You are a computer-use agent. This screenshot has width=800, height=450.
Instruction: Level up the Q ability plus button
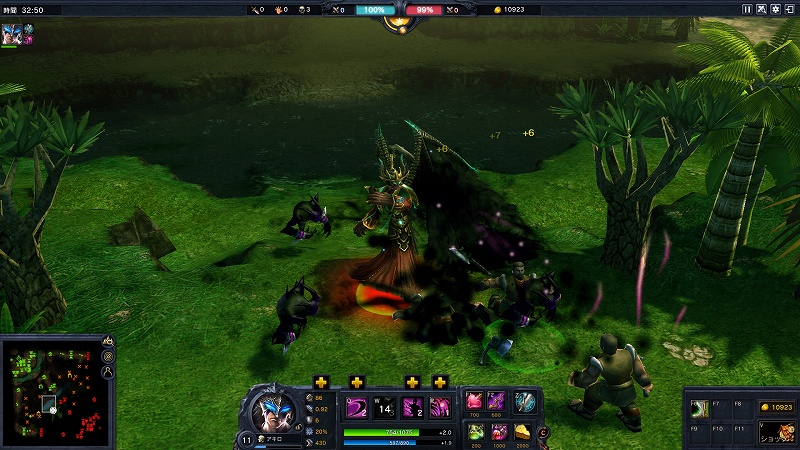click(321, 382)
